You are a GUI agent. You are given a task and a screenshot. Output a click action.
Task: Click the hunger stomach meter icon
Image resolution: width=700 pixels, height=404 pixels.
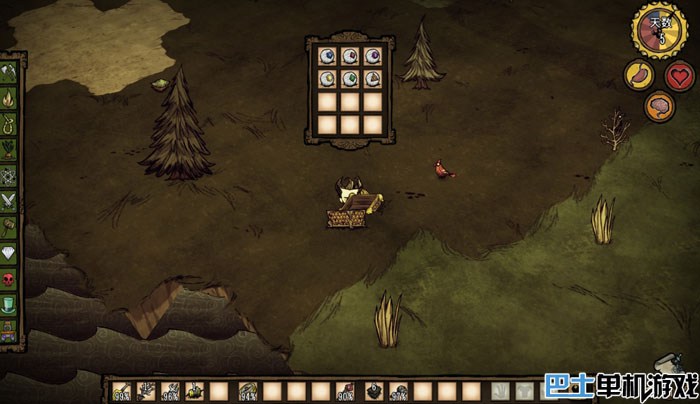click(x=636, y=76)
